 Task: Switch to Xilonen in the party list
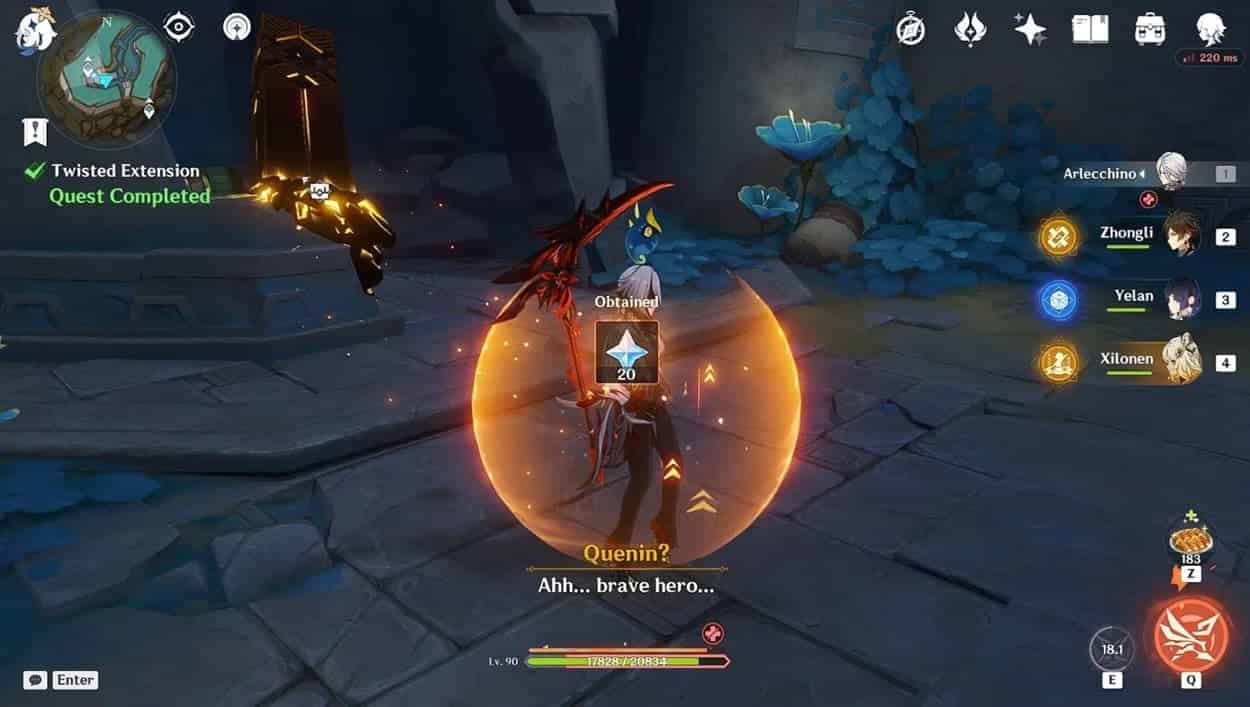coord(1181,360)
